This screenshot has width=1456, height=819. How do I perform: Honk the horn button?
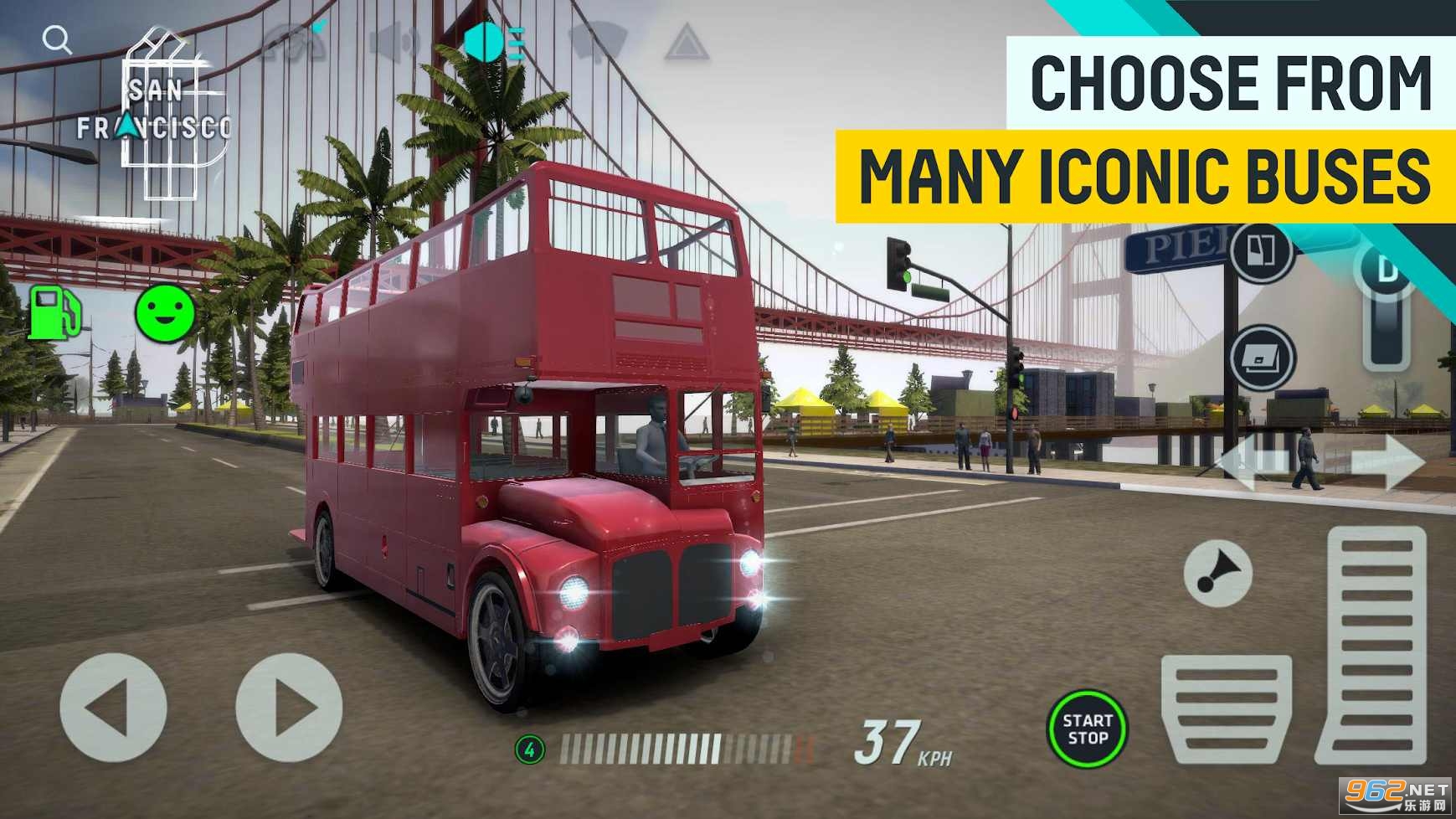[x=1217, y=574]
